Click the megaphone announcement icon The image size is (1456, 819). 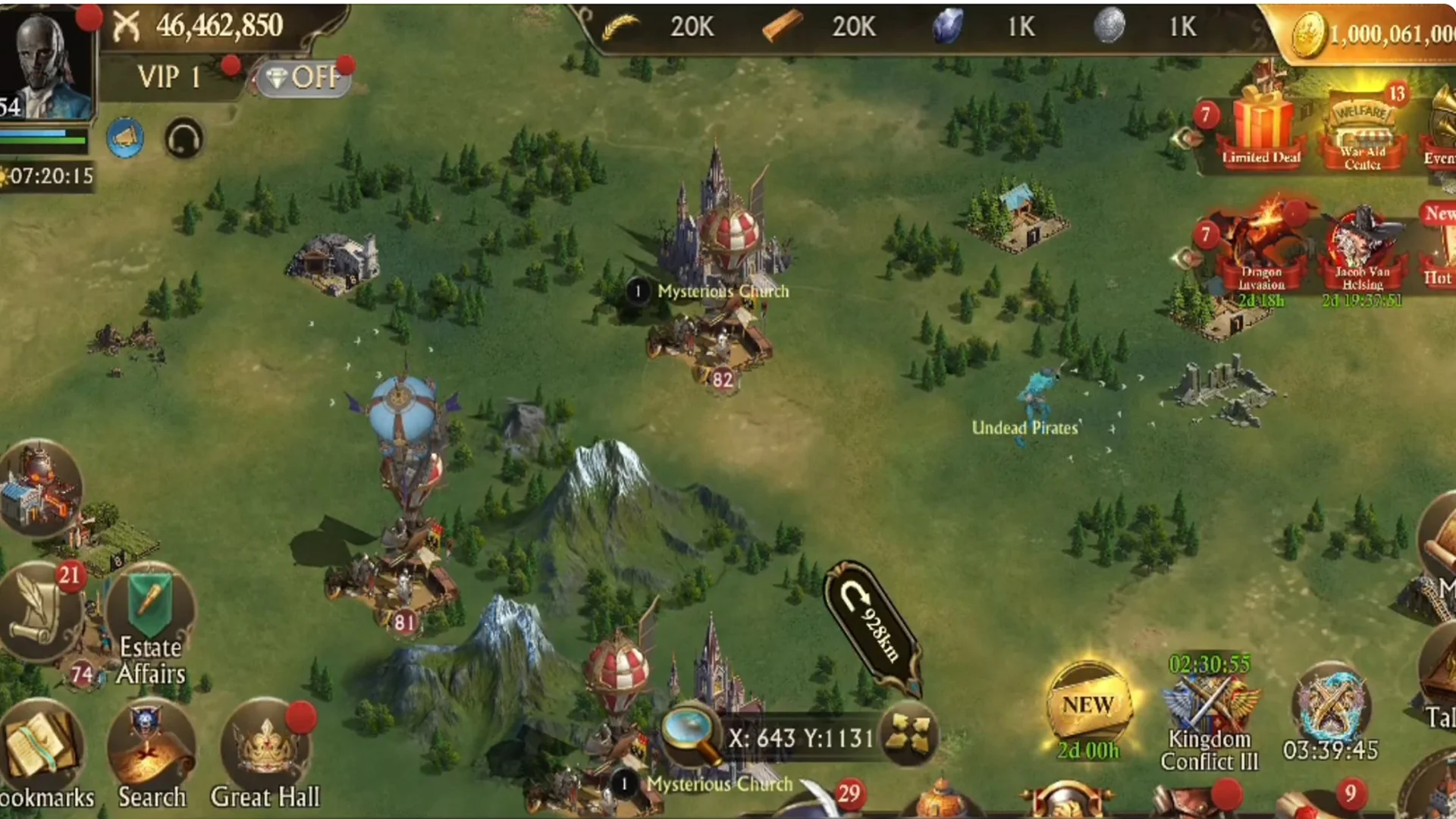tap(125, 138)
